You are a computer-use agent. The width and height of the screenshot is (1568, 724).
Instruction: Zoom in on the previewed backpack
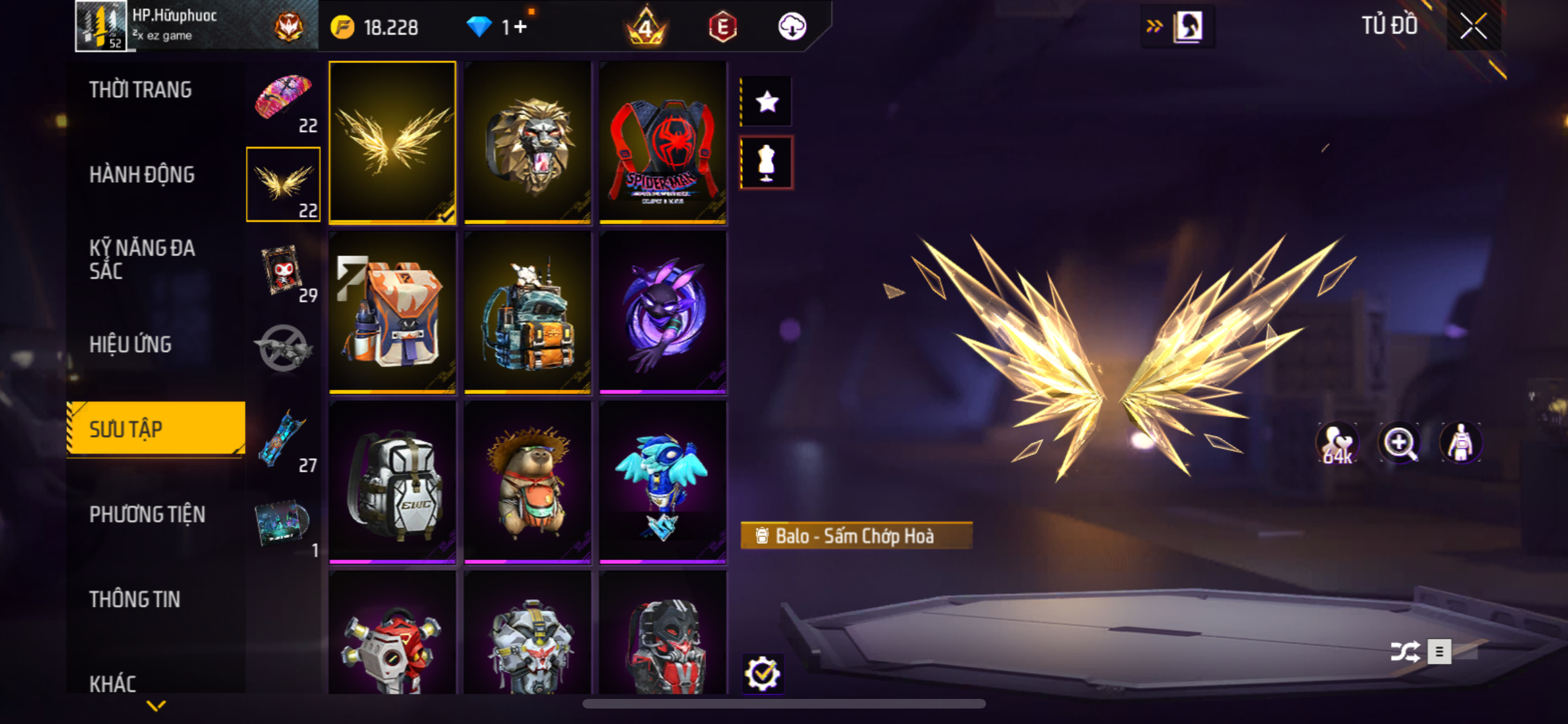[1399, 443]
